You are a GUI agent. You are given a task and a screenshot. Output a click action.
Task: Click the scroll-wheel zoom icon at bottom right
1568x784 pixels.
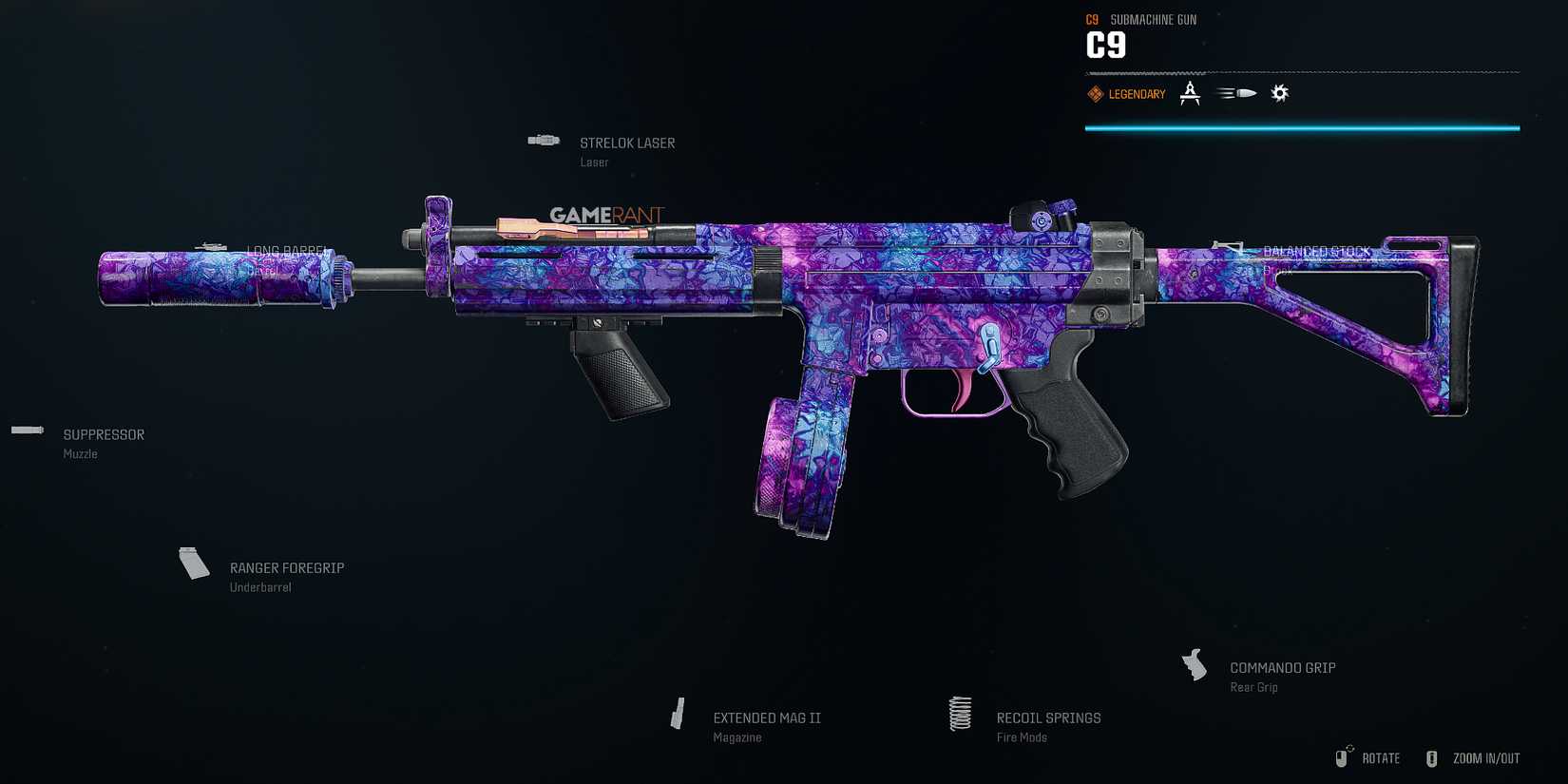coord(1432,757)
